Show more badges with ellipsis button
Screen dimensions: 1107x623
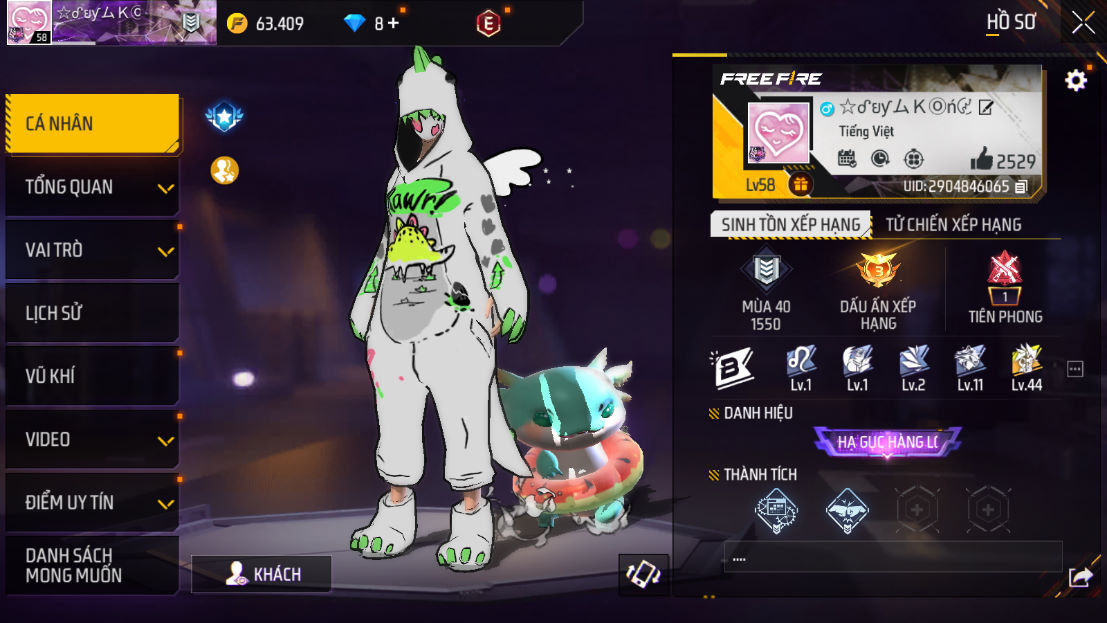coord(1075,369)
